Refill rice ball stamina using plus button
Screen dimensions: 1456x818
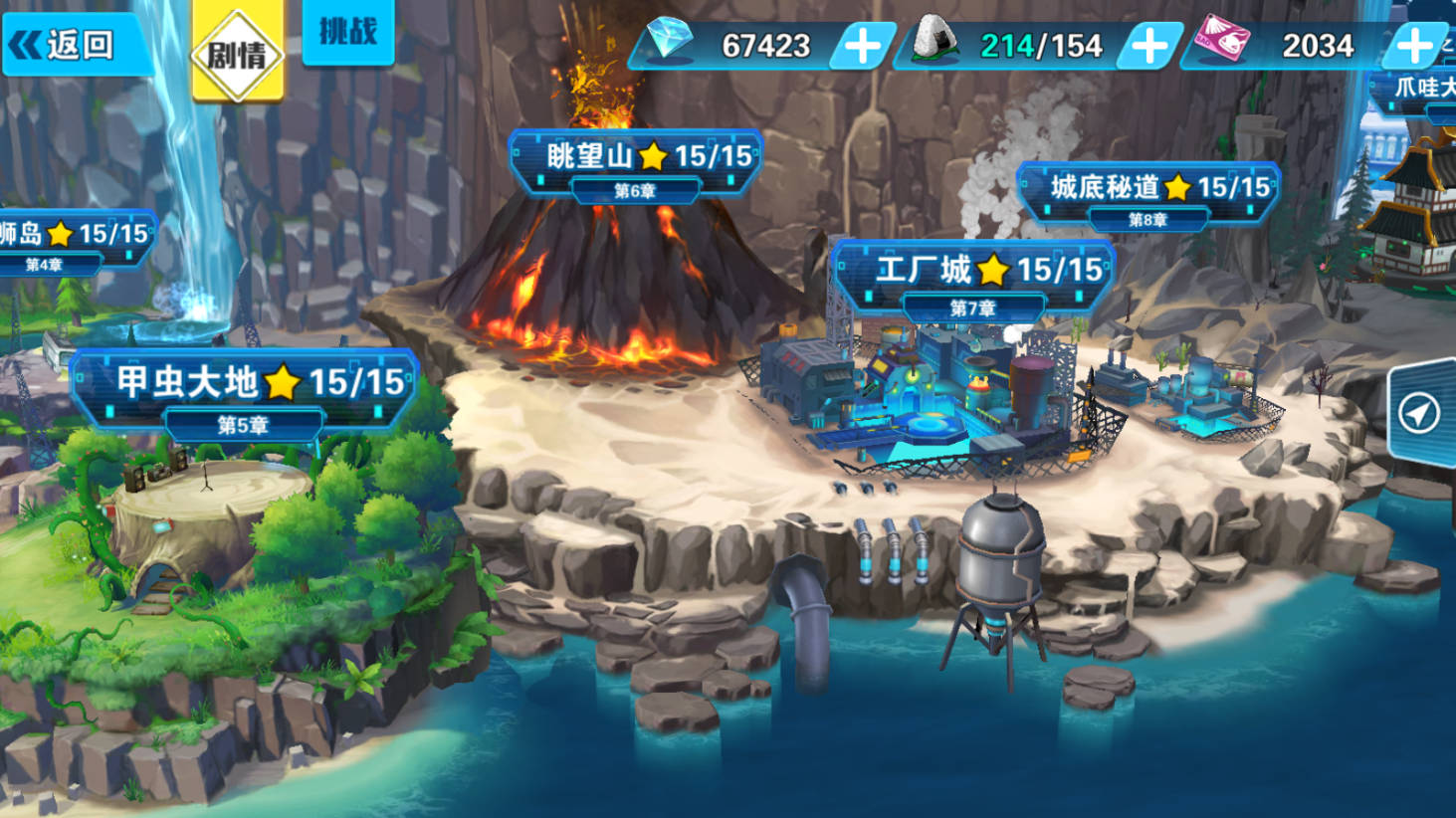1148,46
